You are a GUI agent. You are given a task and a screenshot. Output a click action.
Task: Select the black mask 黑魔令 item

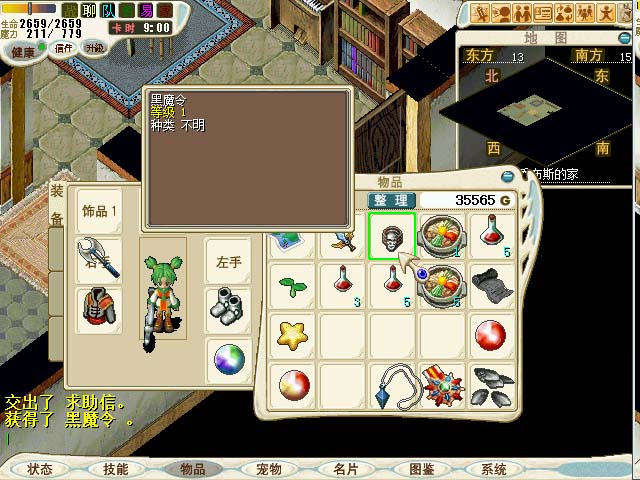(x=391, y=236)
